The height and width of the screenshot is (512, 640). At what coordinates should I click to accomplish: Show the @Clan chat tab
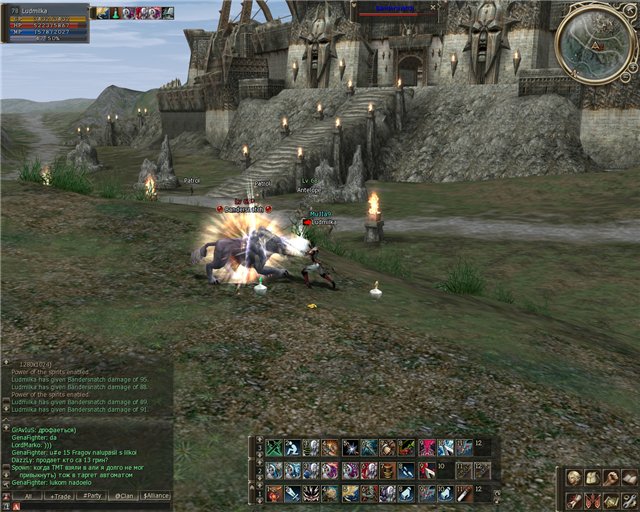point(124,496)
